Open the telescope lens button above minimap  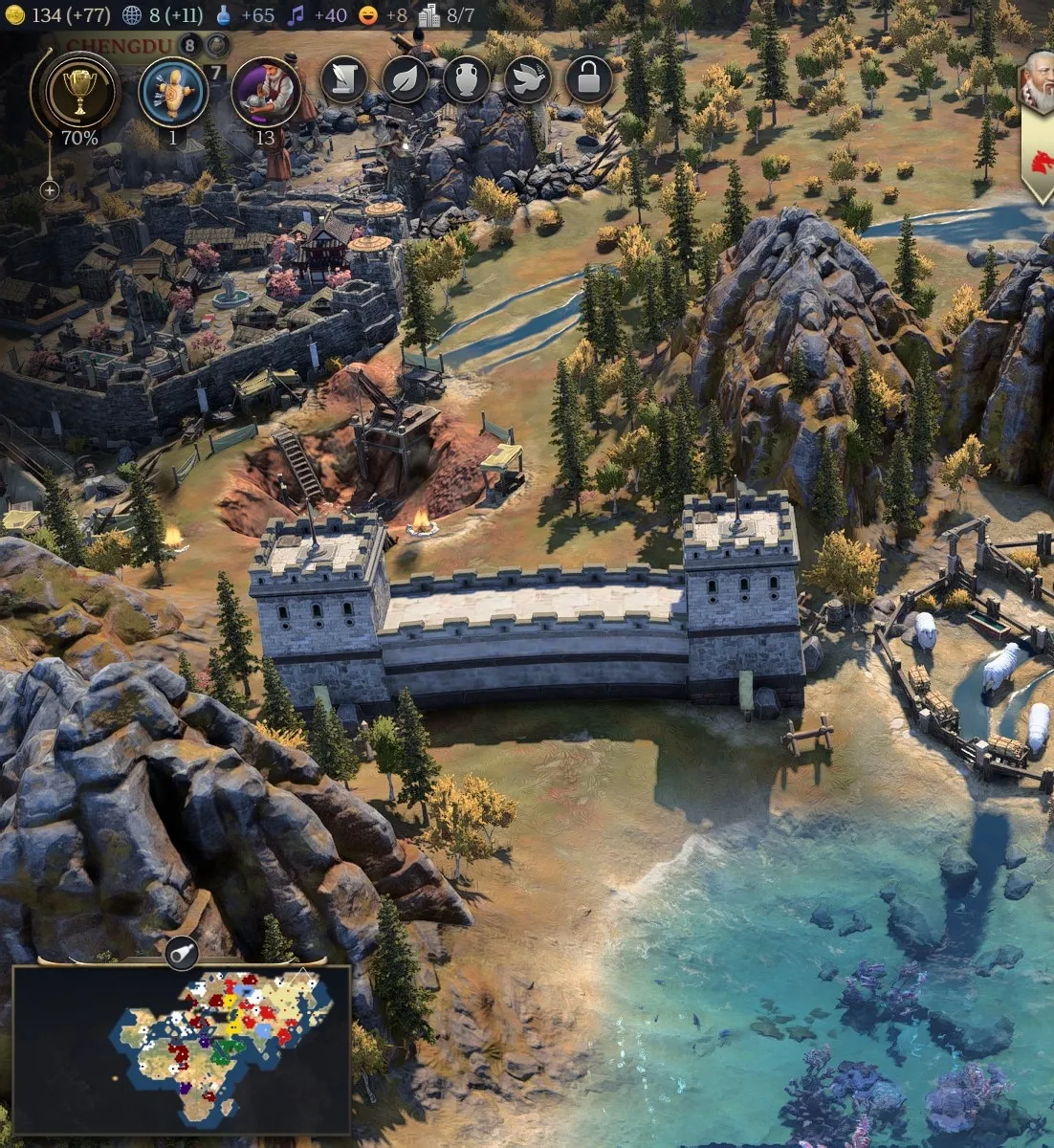coord(181,952)
